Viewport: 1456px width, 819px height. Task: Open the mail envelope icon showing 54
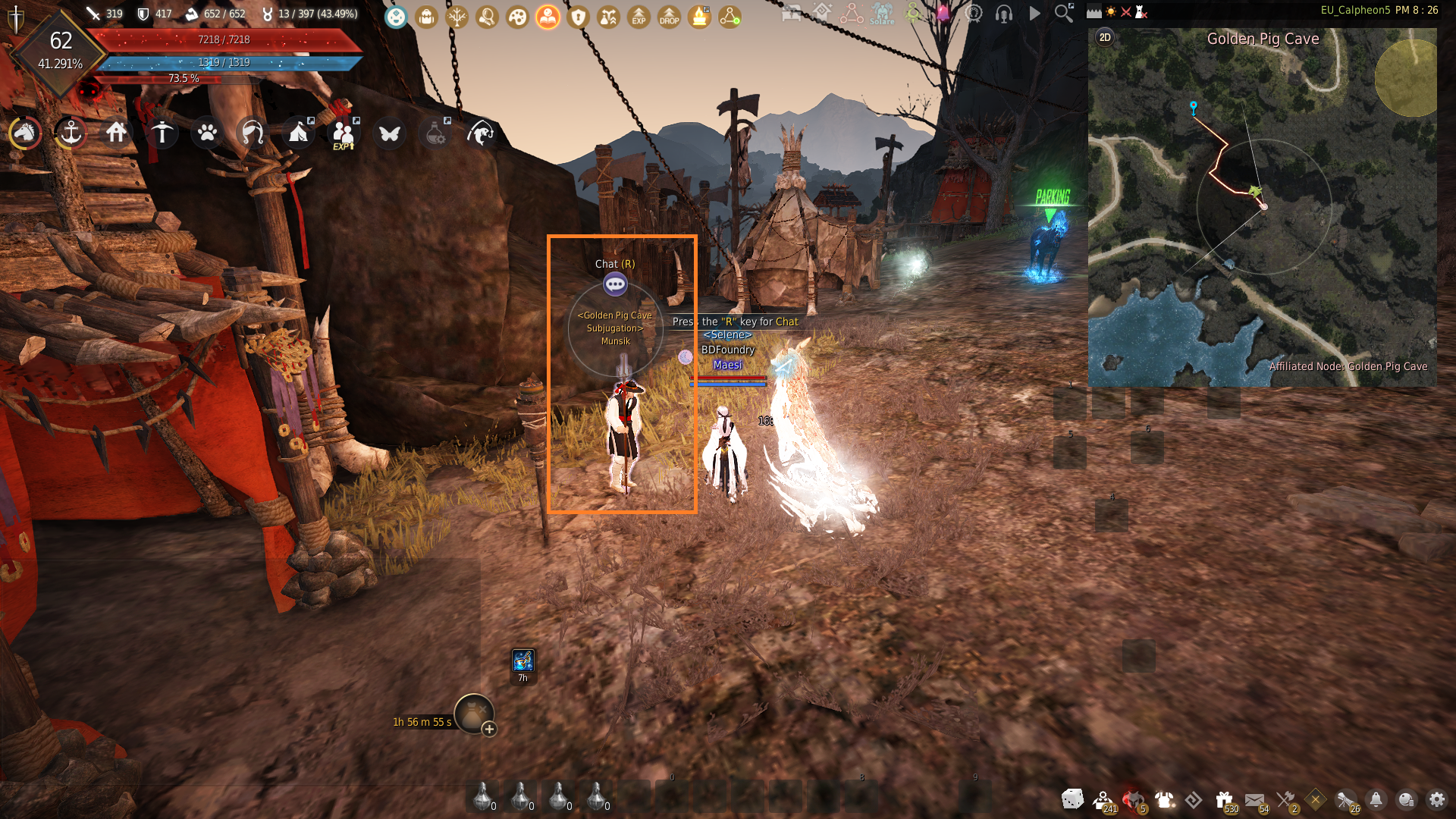(x=1255, y=799)
